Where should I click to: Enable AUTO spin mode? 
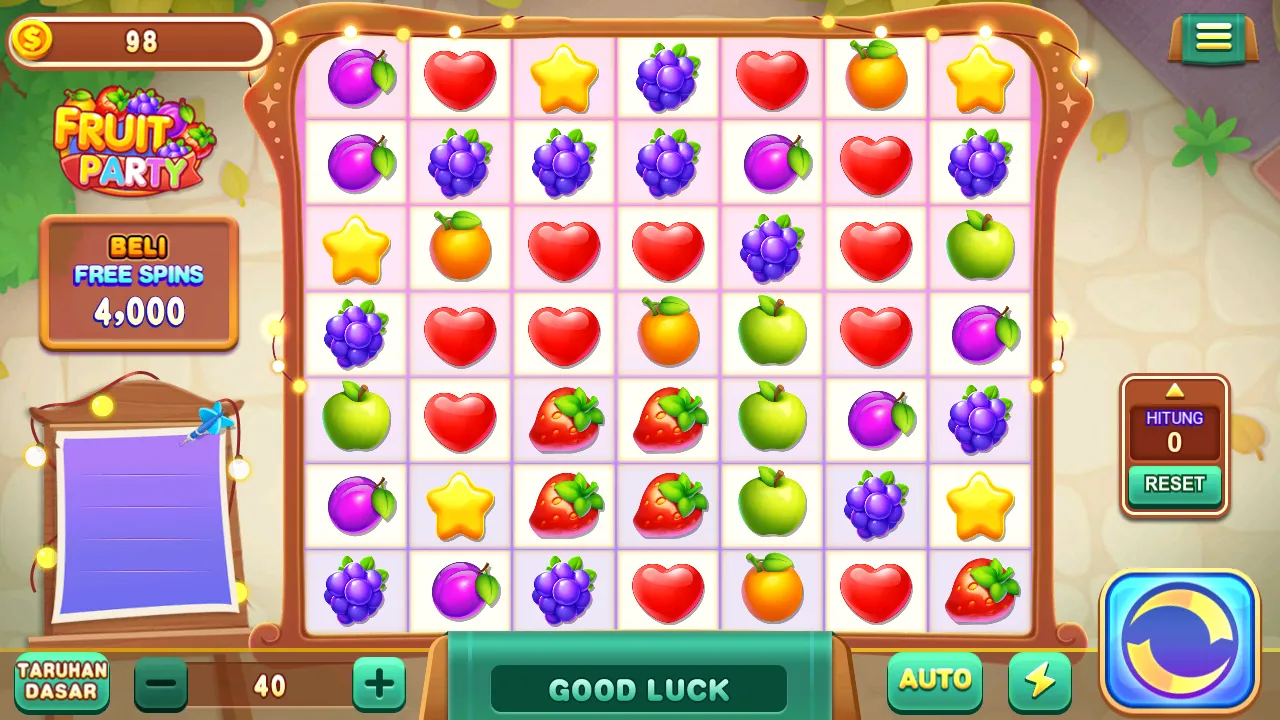point(935,681)
